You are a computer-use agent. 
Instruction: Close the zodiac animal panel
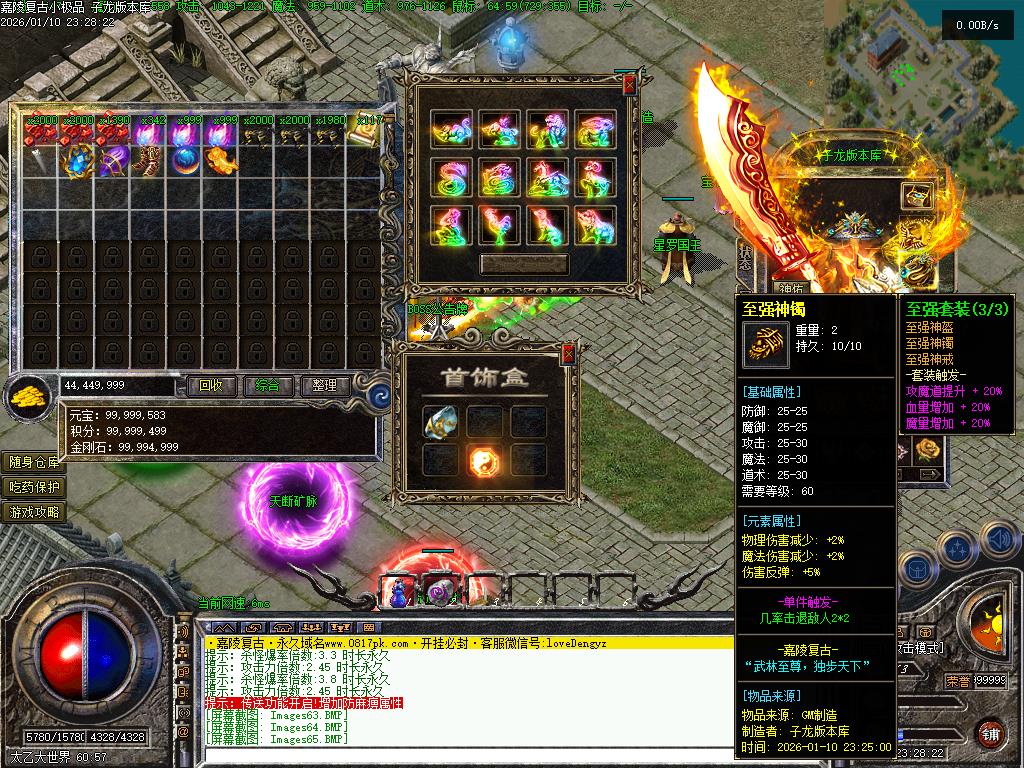(x=628, y=86)
